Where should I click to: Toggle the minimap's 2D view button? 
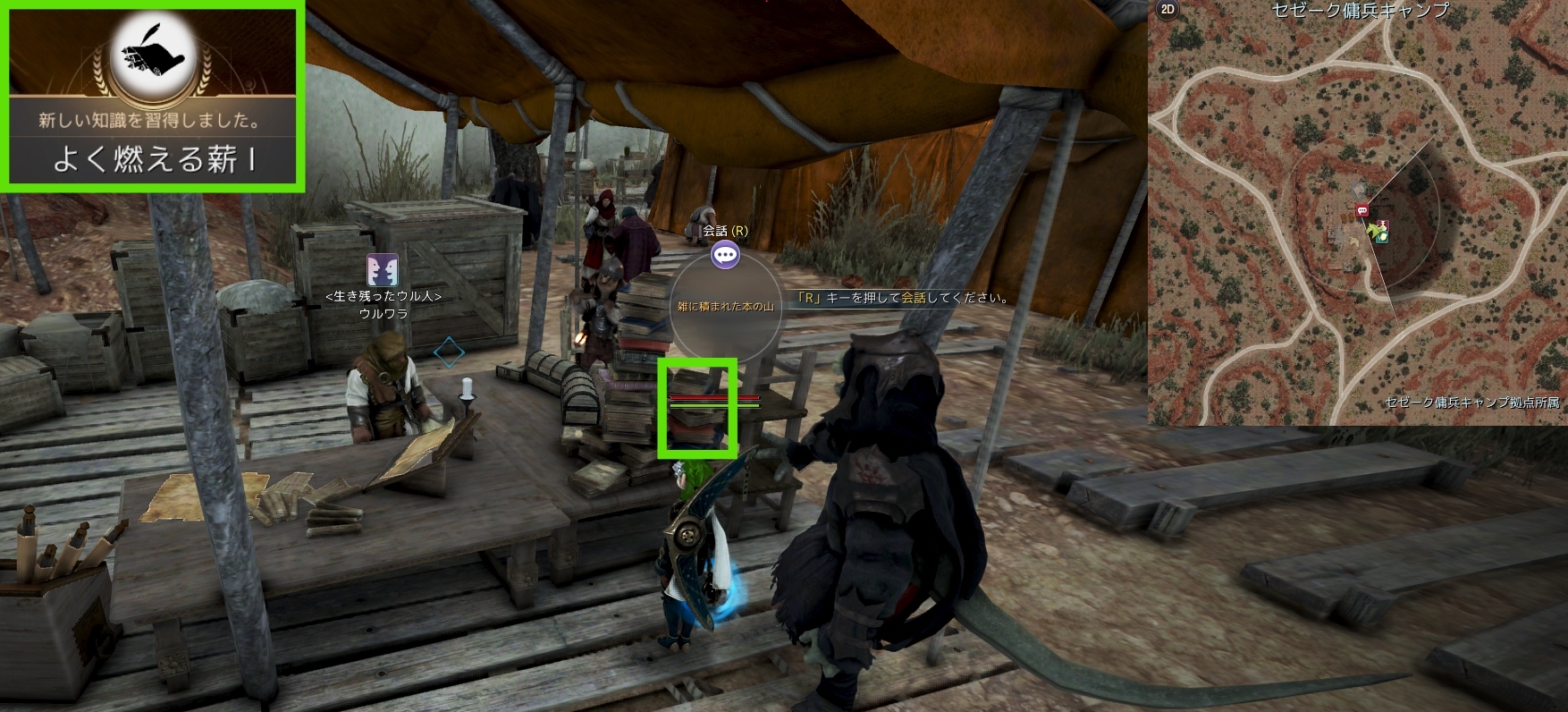point(1168,10)
